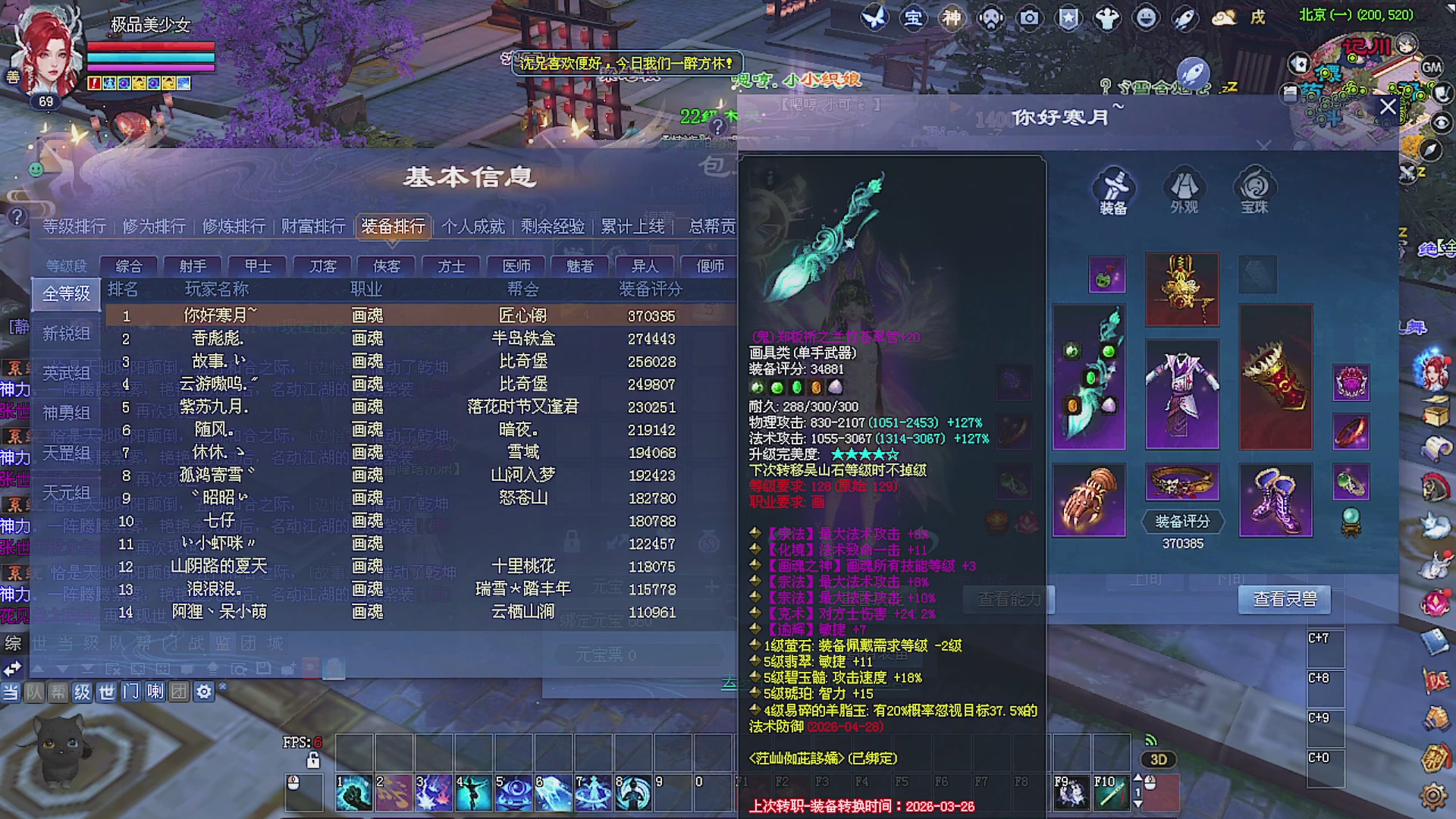Click the 查看灵兽 button
The image size is (1456, 819).
[1284, 599]
